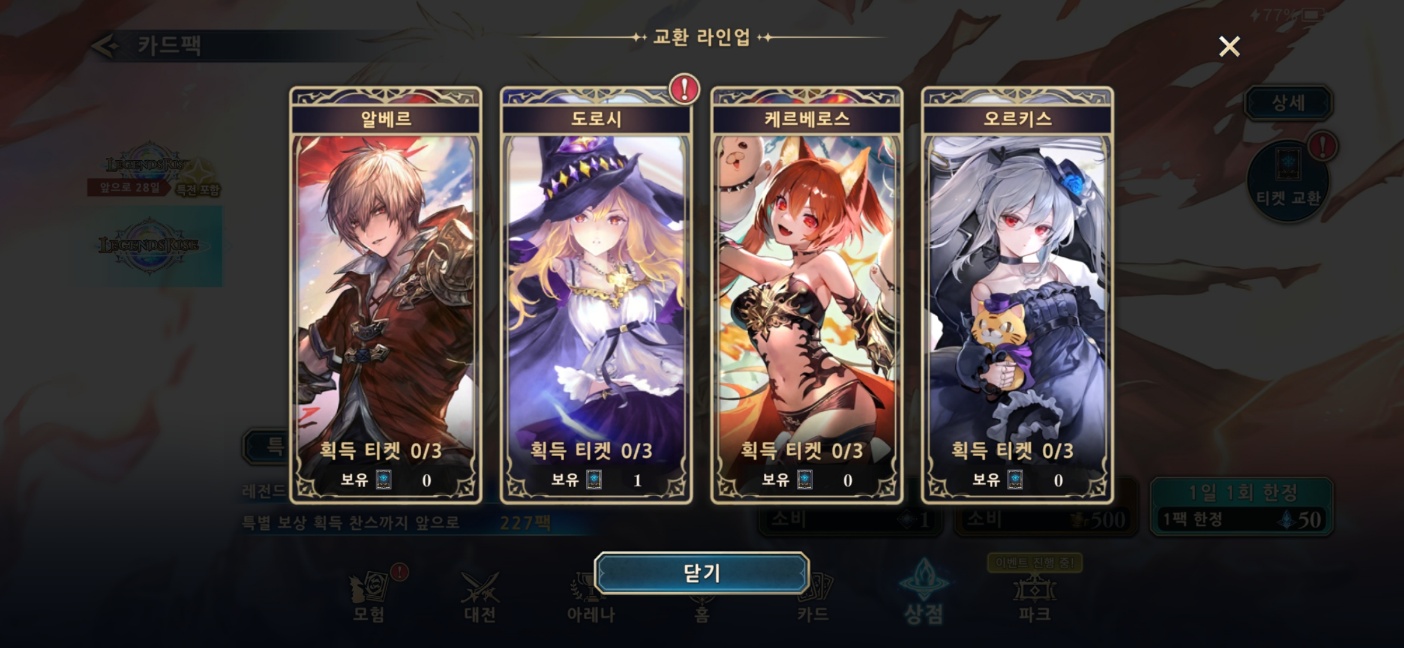Pick the 케르베로스 card

(807, 296)
